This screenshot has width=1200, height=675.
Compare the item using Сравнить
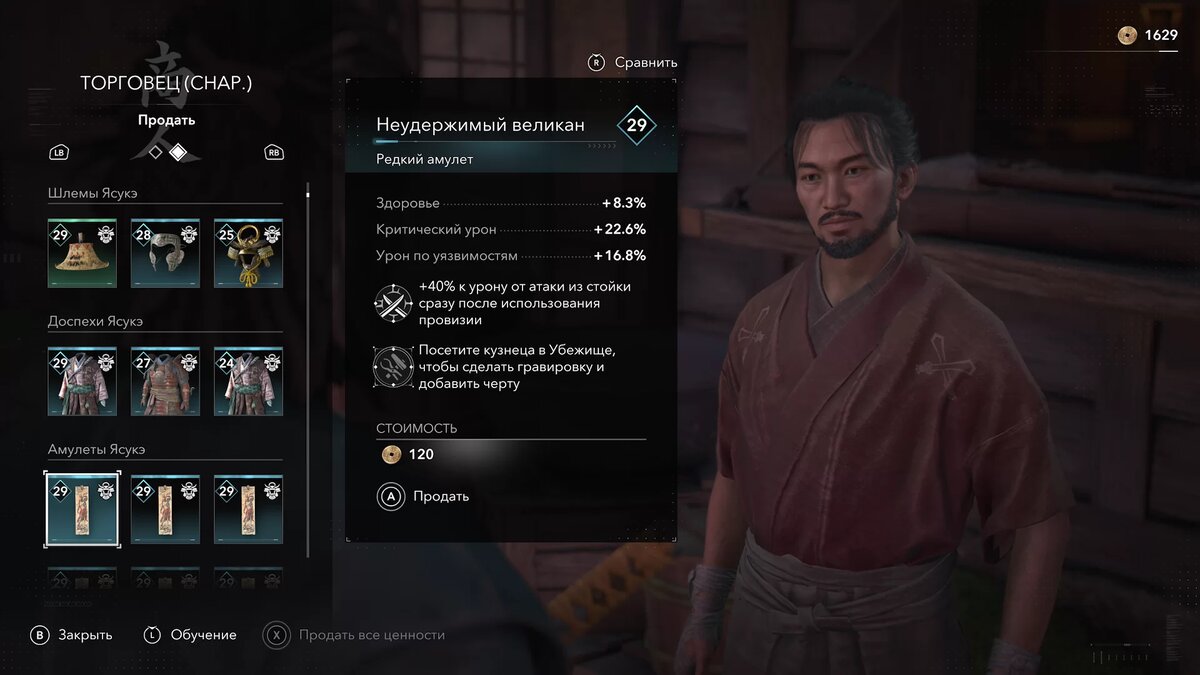pyautogui.click(x=634, y=62)
